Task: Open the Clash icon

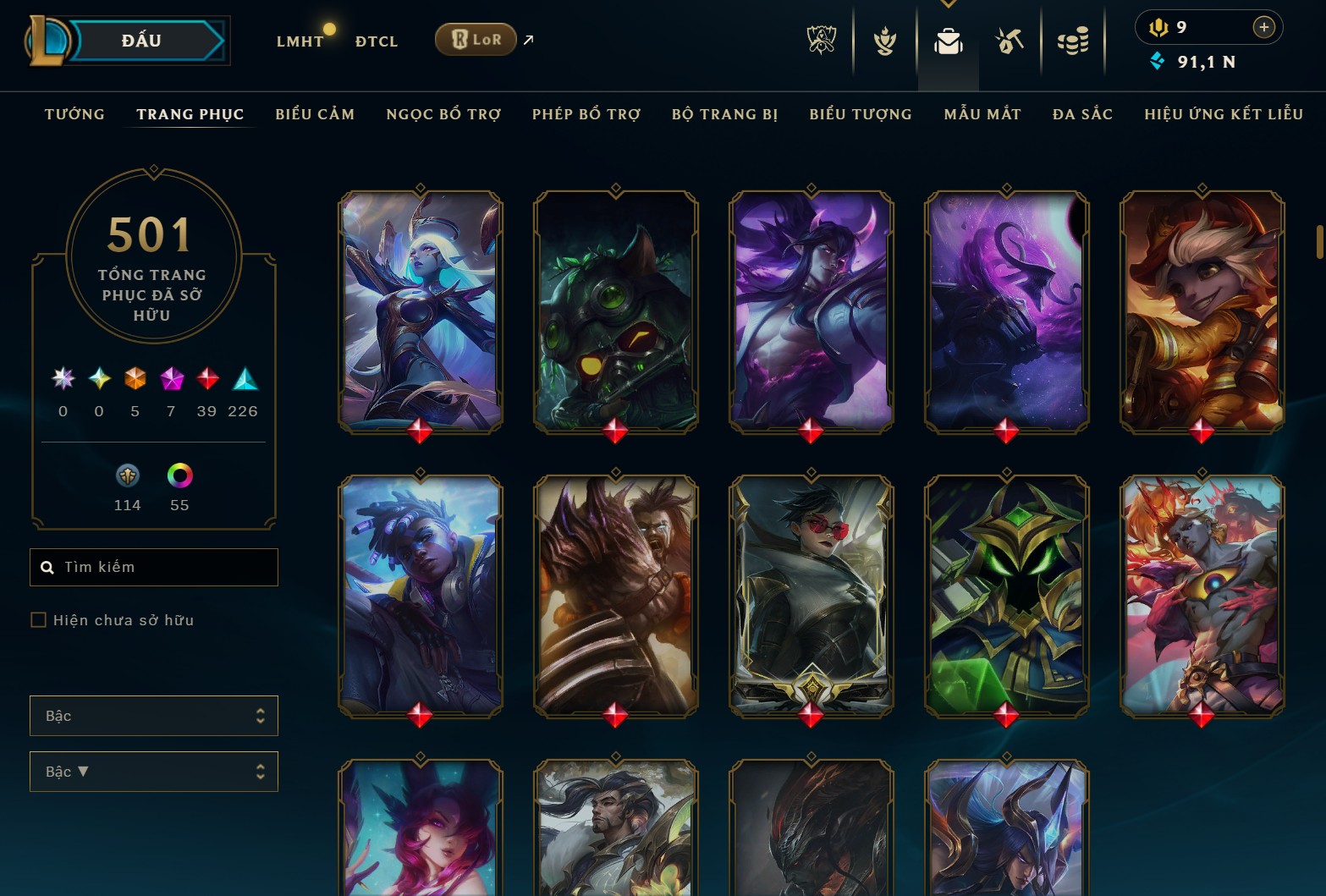Action: (883, 40)
